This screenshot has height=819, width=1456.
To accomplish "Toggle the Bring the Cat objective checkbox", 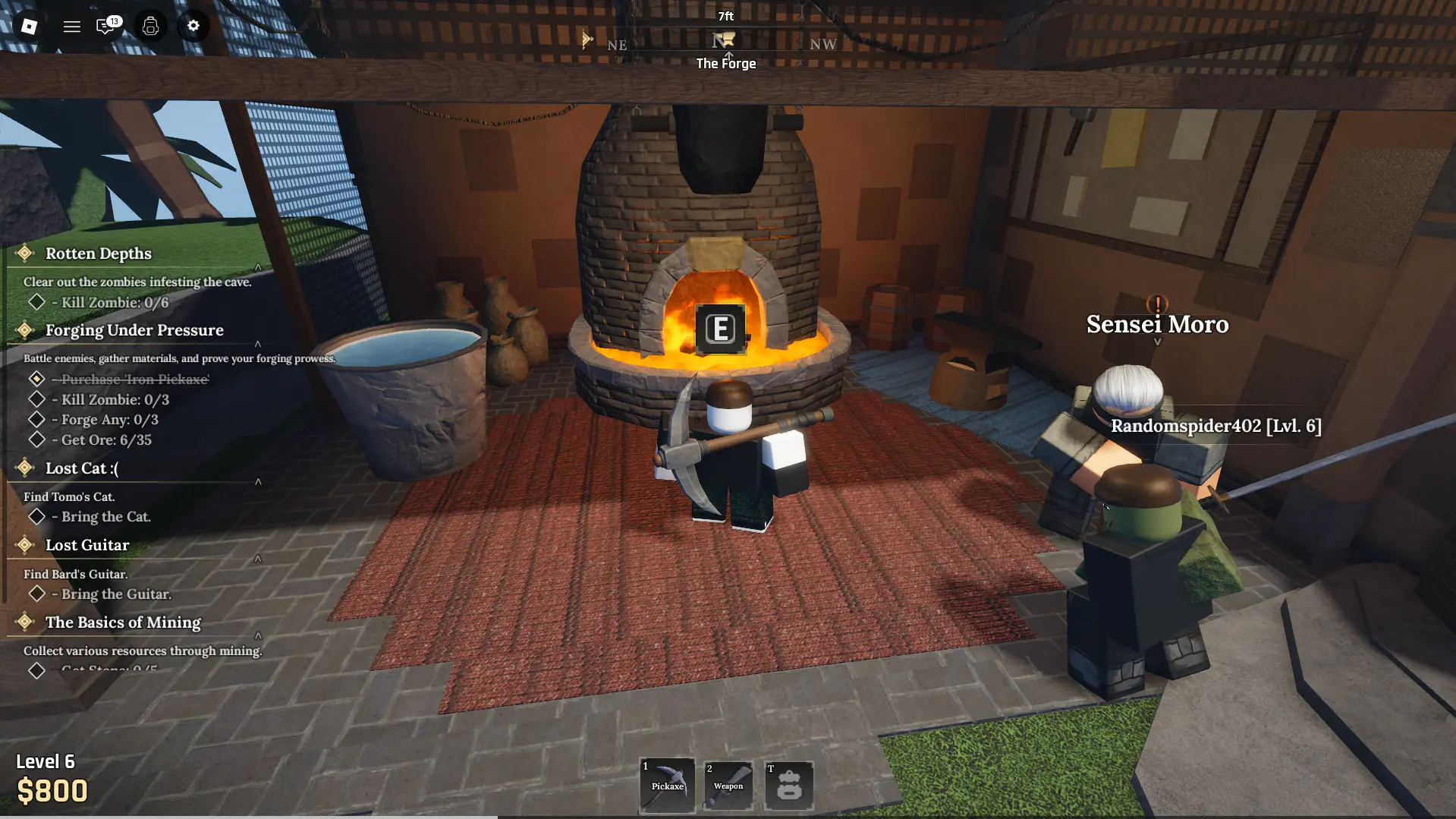I will pos(36,516).
